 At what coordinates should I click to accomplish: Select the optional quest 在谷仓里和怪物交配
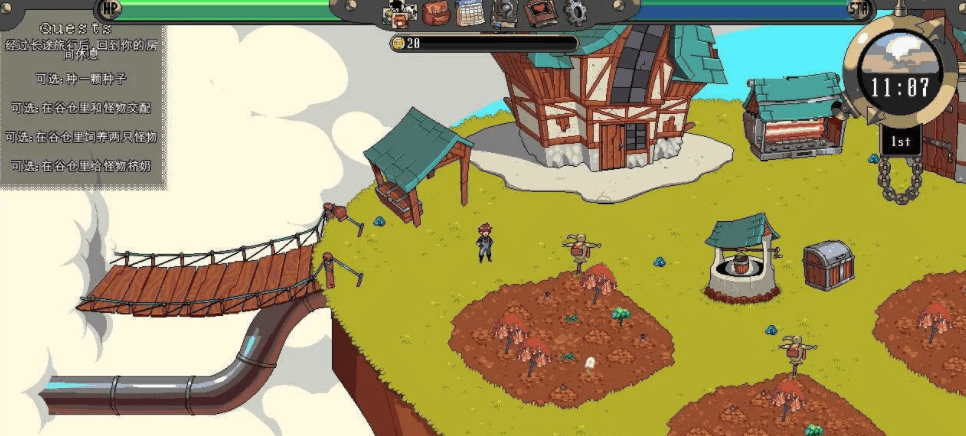[81, 107]
